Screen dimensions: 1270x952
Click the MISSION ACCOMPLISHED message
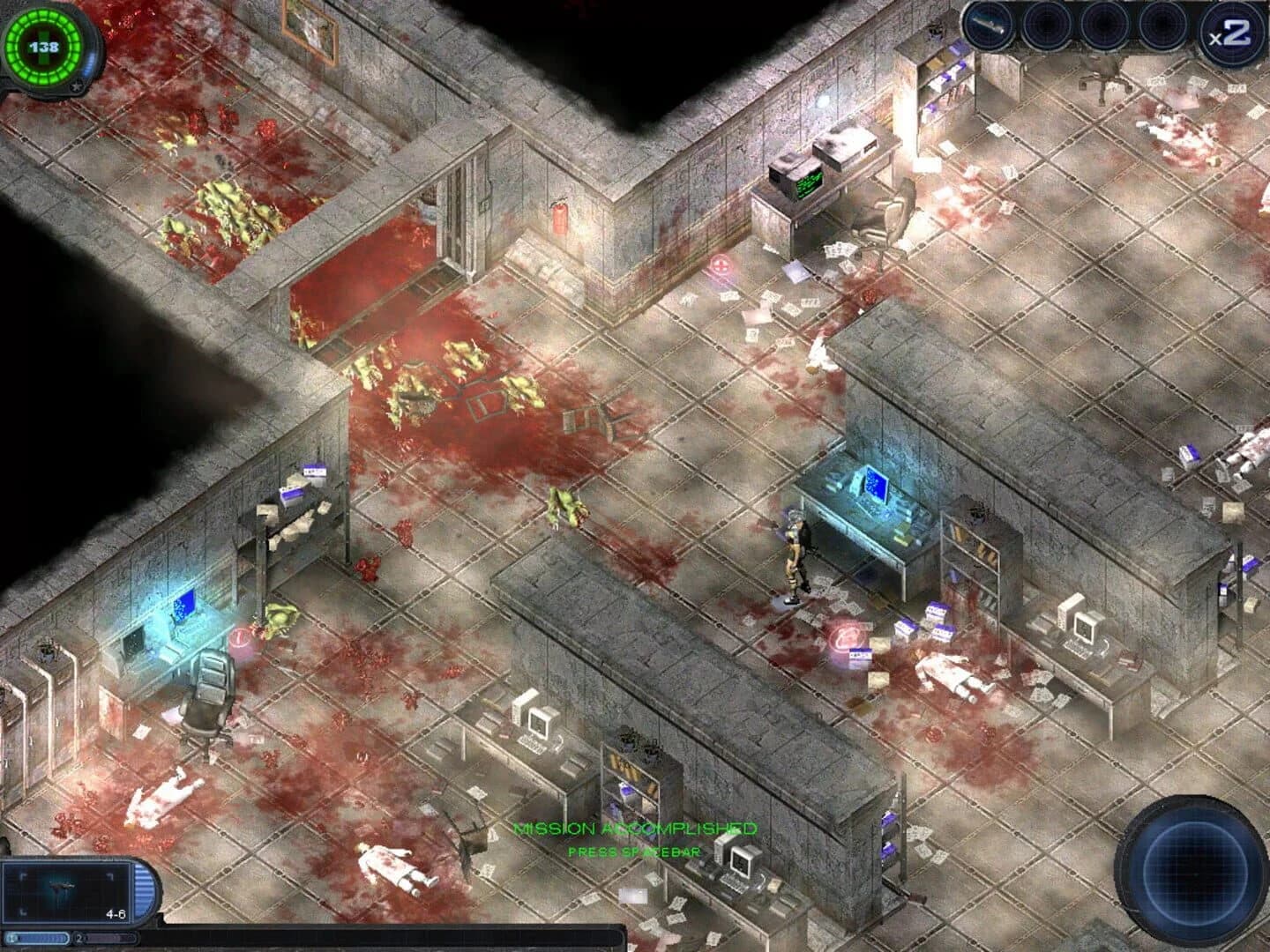point(633,829)
